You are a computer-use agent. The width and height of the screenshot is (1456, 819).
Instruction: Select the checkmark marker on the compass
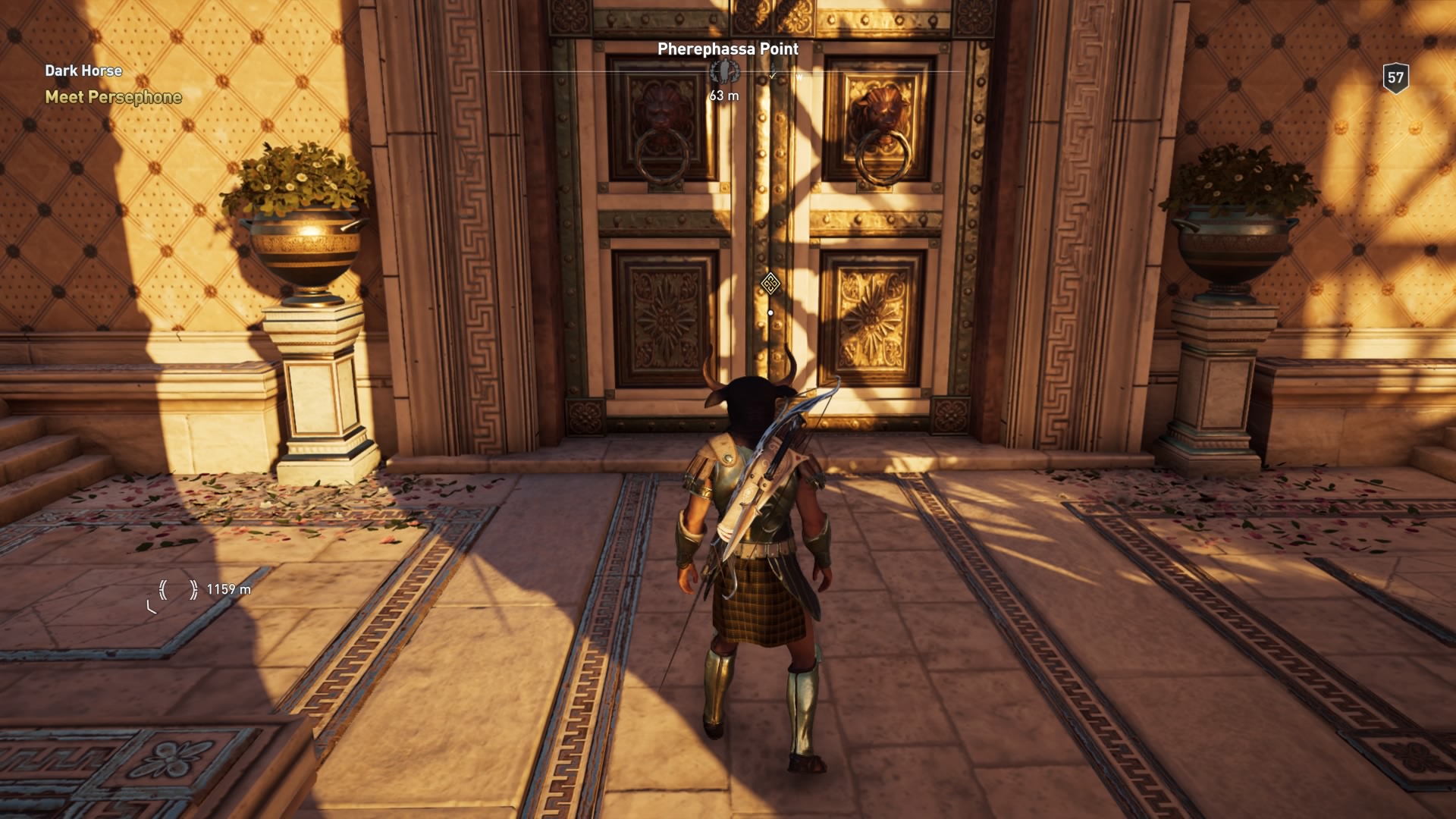click(773, 74)
